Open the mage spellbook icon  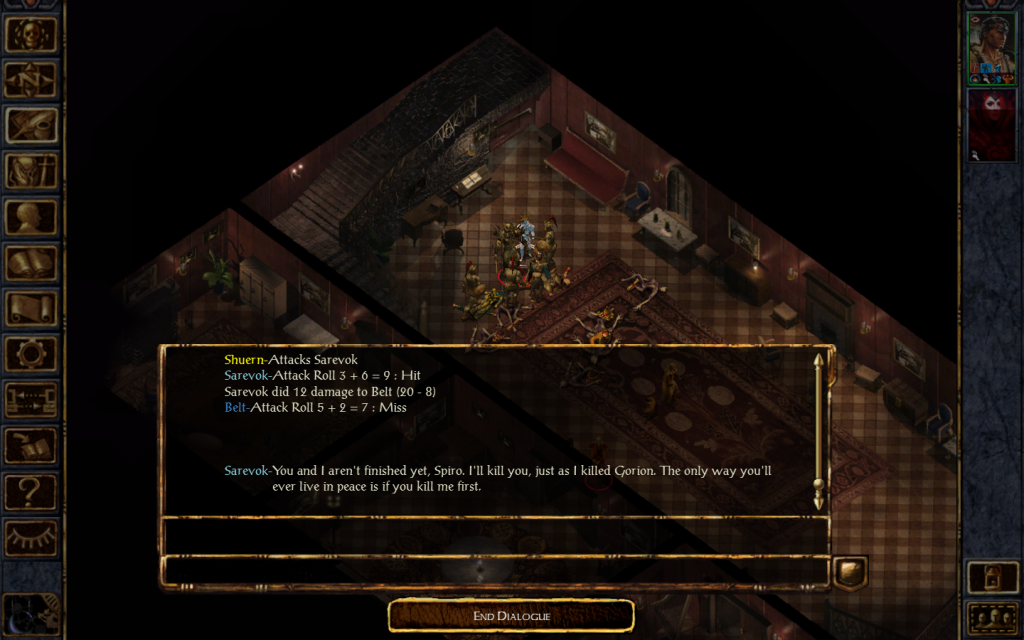point(31,263)
